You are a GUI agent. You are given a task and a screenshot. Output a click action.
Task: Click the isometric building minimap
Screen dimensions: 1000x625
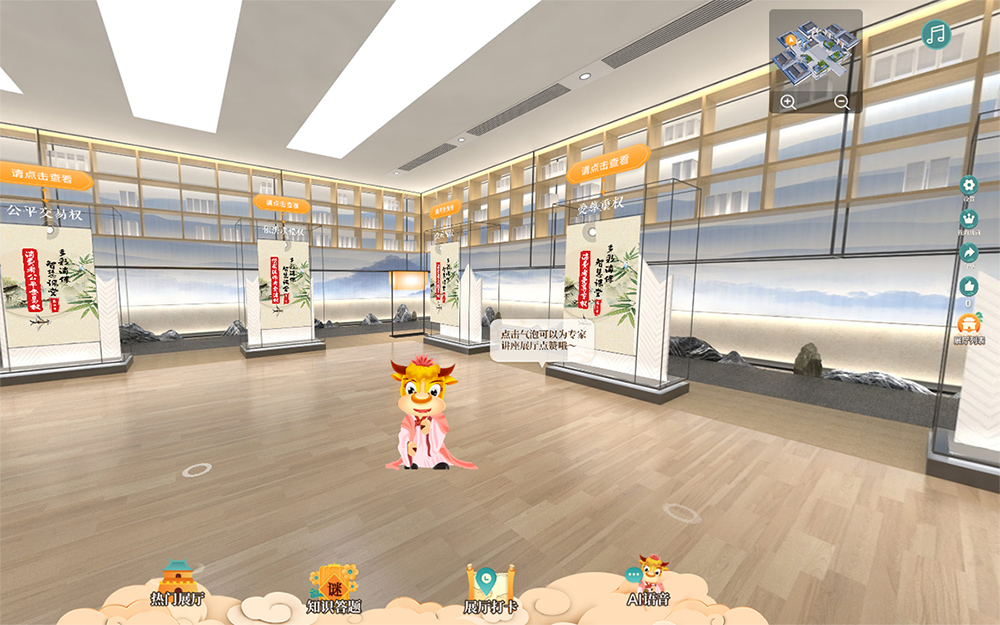[x=815, y=55]
